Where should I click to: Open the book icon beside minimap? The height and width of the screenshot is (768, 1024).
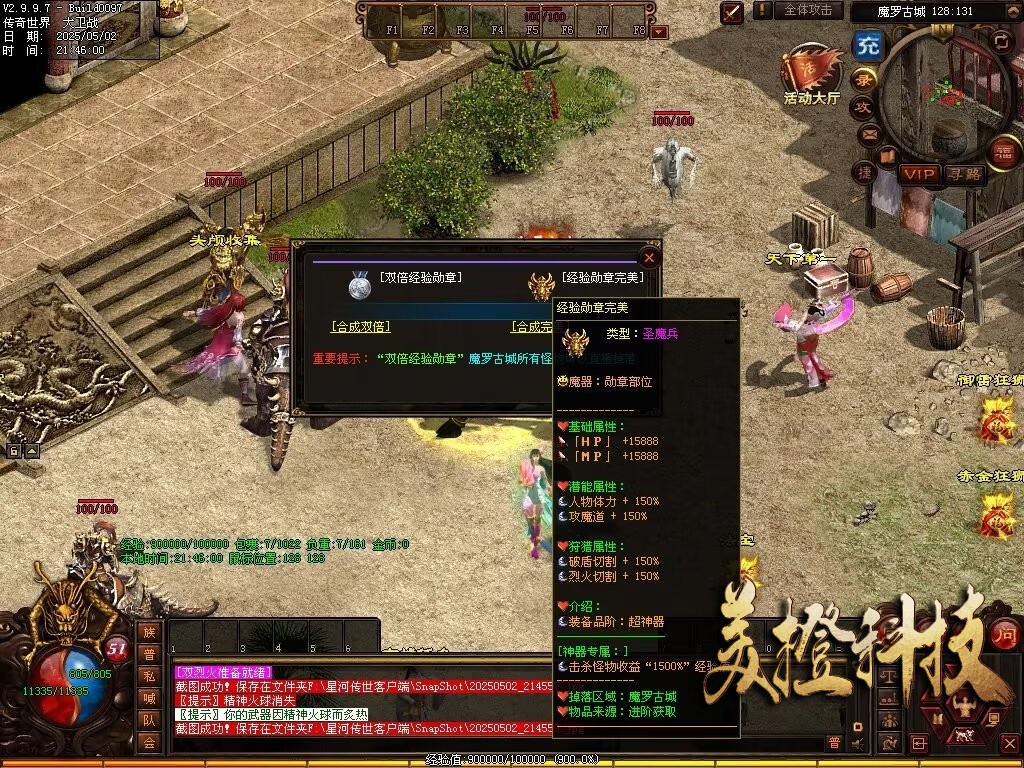click(887, 155)
